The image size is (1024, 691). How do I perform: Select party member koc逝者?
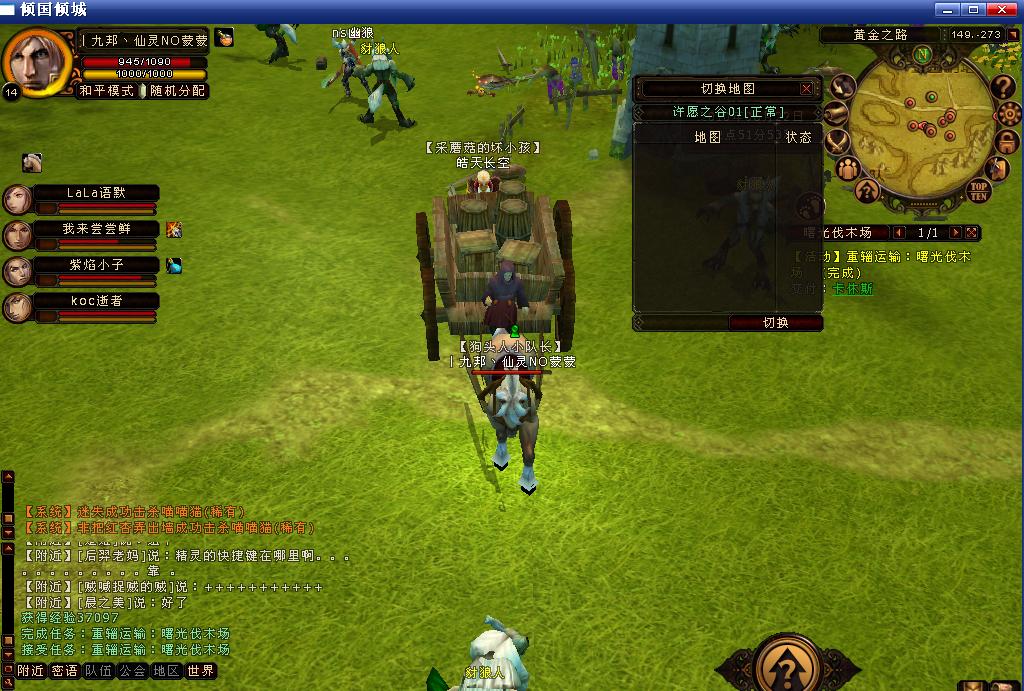pyautogui.click(x=96, y=301)
